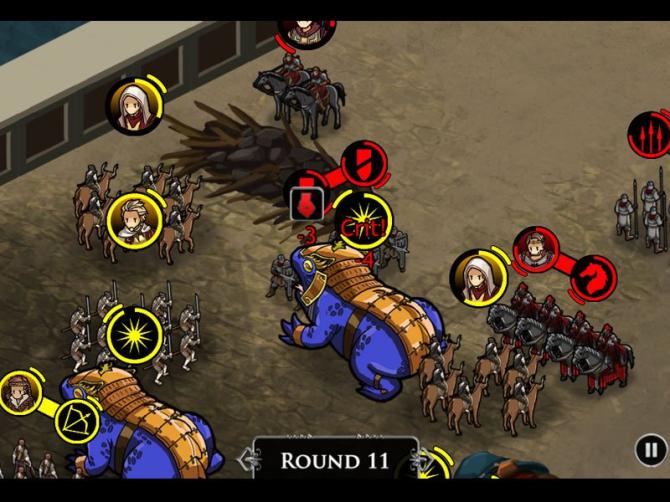This screenshot has width=670, height=502.
Task: Select the commander portrait linked to the bow icon
Action: click(19, 392)
